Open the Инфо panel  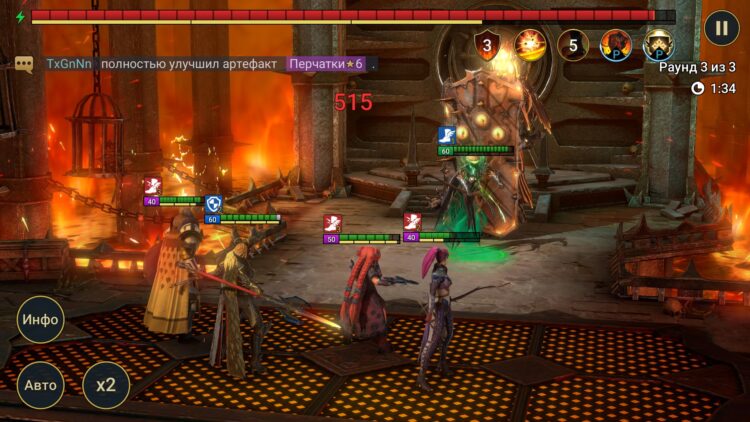(41, 320)
